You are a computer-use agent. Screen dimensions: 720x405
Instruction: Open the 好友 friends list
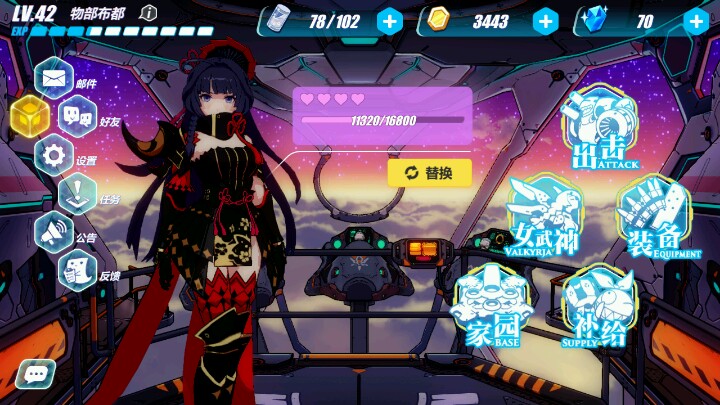[77, 116]
